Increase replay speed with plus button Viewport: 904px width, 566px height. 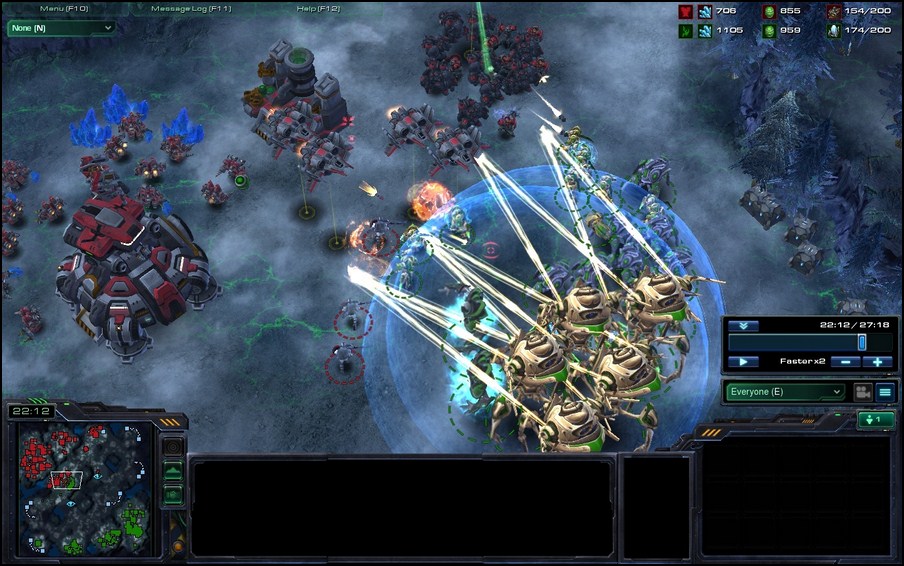877,361
